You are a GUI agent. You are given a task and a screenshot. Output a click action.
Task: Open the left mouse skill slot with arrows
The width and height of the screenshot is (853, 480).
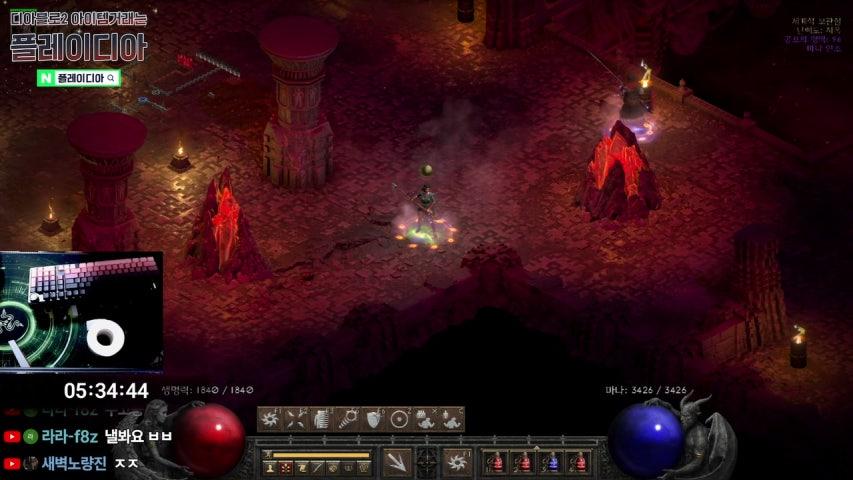397,462
